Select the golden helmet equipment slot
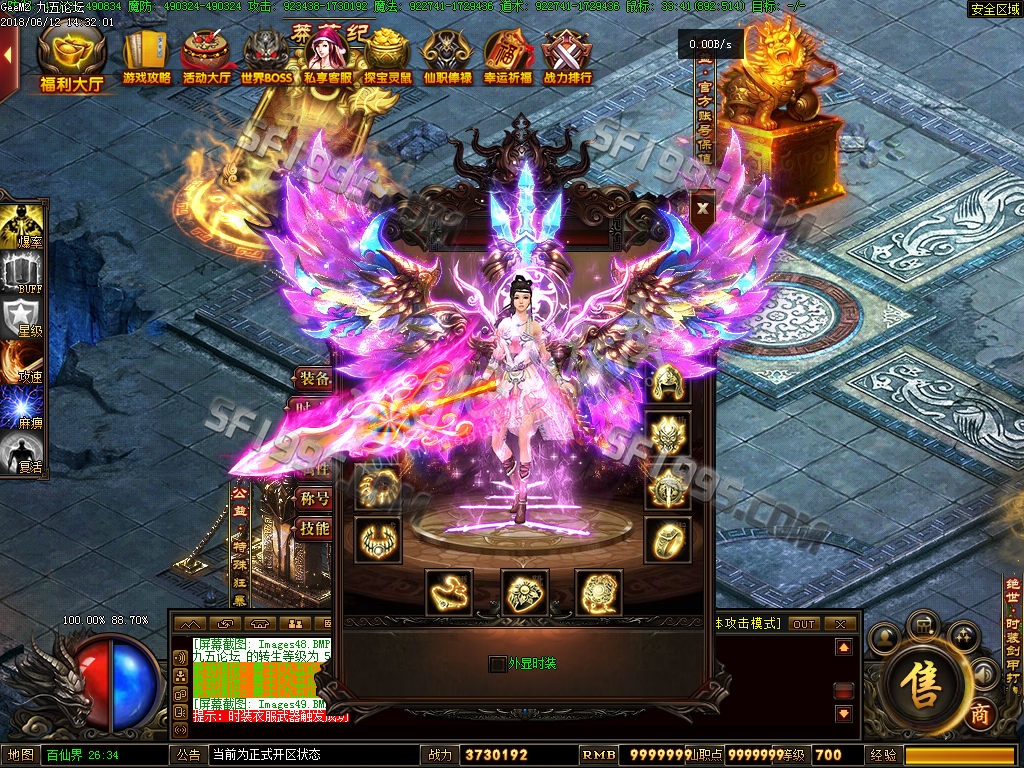 667,385
